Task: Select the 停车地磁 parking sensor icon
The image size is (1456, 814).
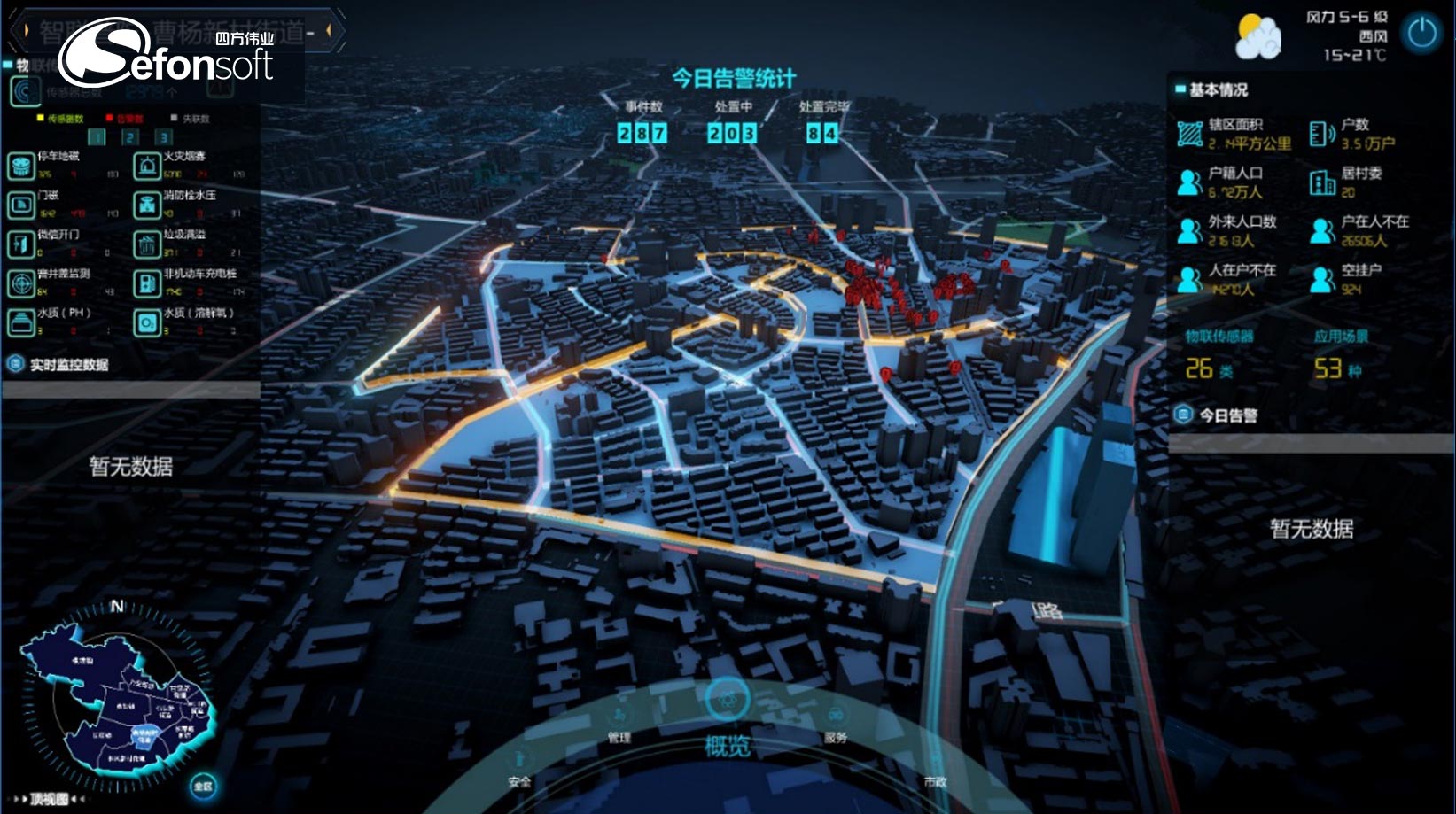Action: click(20, 165)
